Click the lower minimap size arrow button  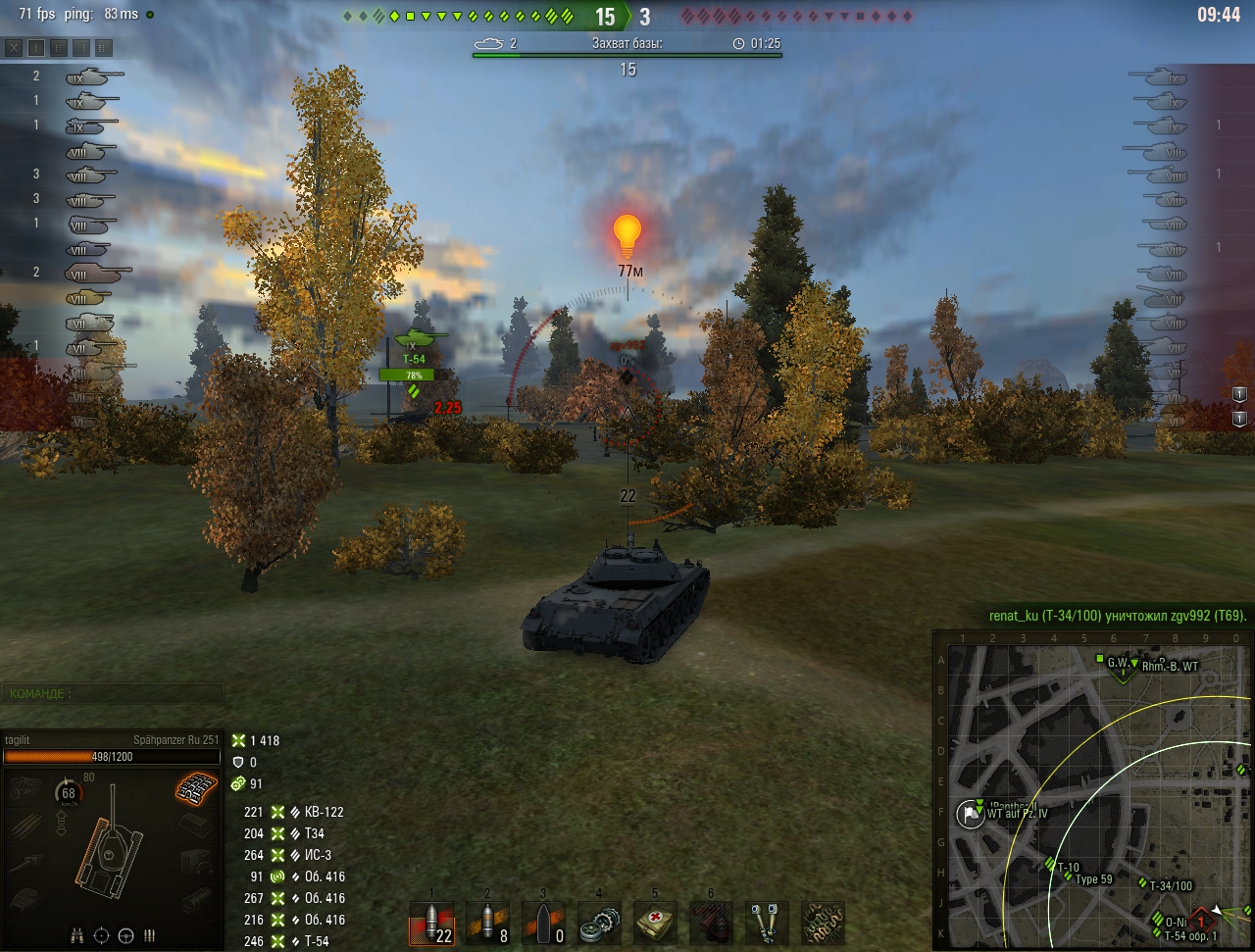(x=1239, y=419)
